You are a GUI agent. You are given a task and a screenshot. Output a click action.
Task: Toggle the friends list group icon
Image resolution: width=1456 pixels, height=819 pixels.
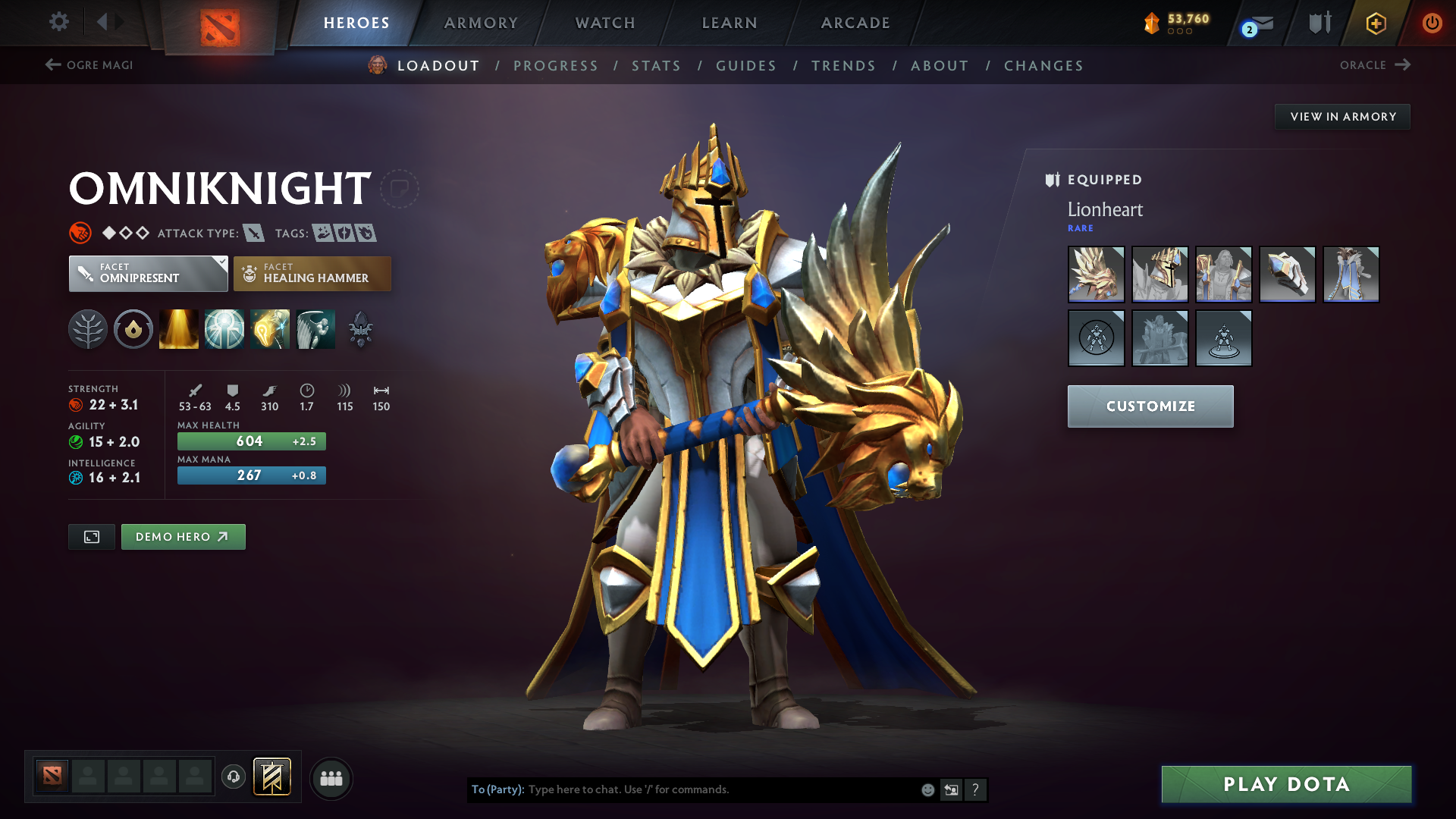pyautogui.click(x=331, y=777)
